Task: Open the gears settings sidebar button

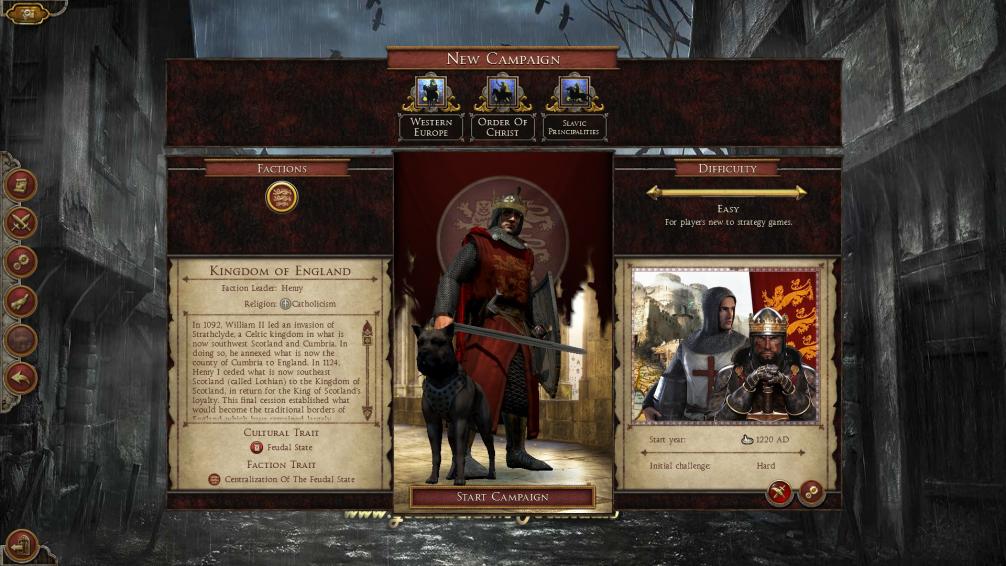Action: pos(21,262)
